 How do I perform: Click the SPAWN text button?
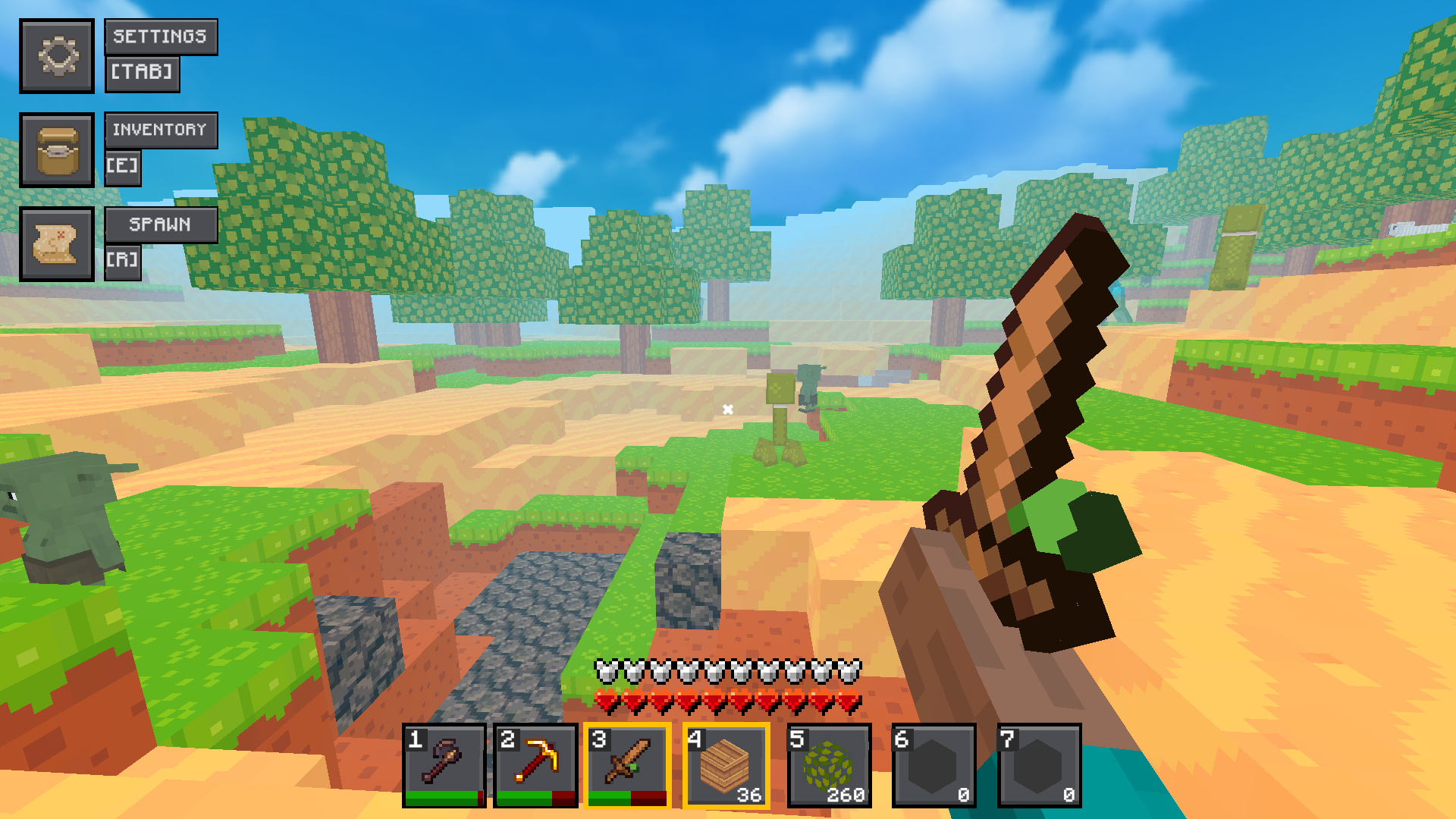[x=160, y=224]
